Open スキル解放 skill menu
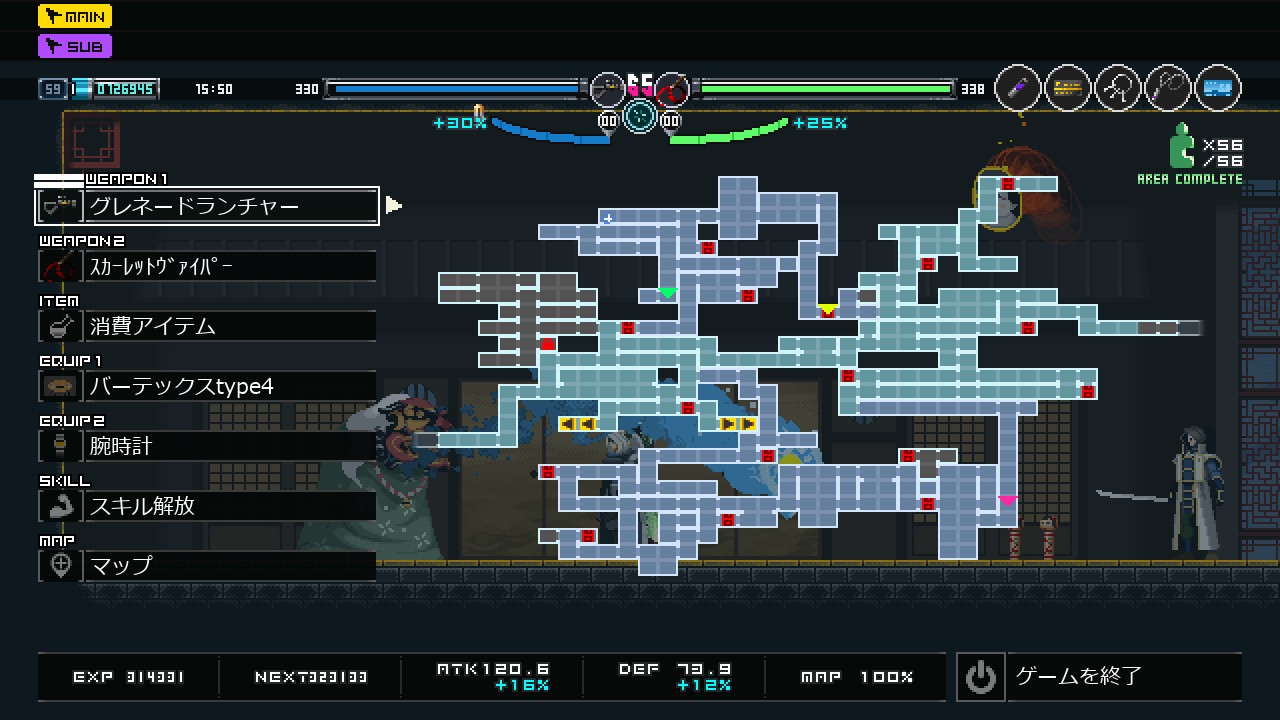1280x720 pixels. tap(207, 506)
